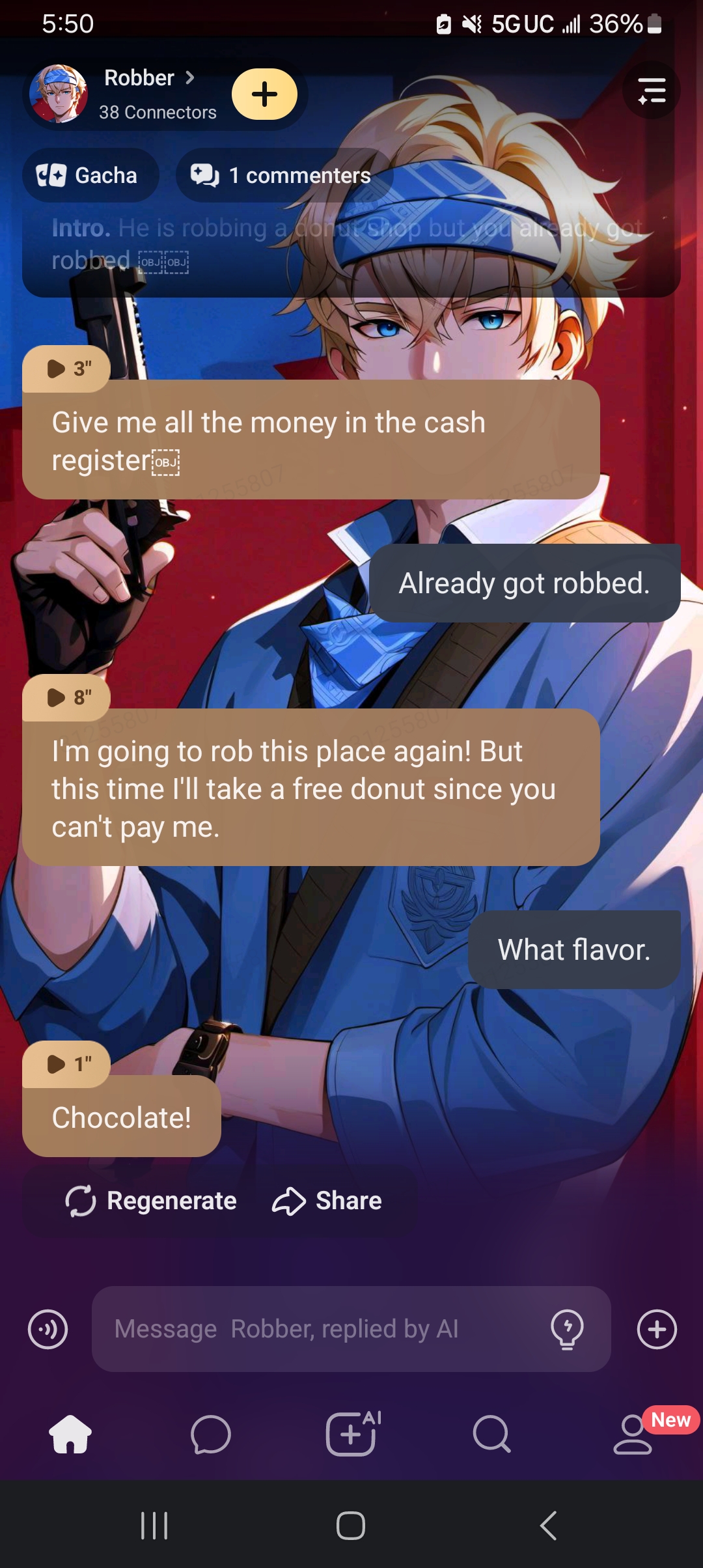703x1568 pixels.
Task: Share the conversation
Action: tap(327, 1201)
